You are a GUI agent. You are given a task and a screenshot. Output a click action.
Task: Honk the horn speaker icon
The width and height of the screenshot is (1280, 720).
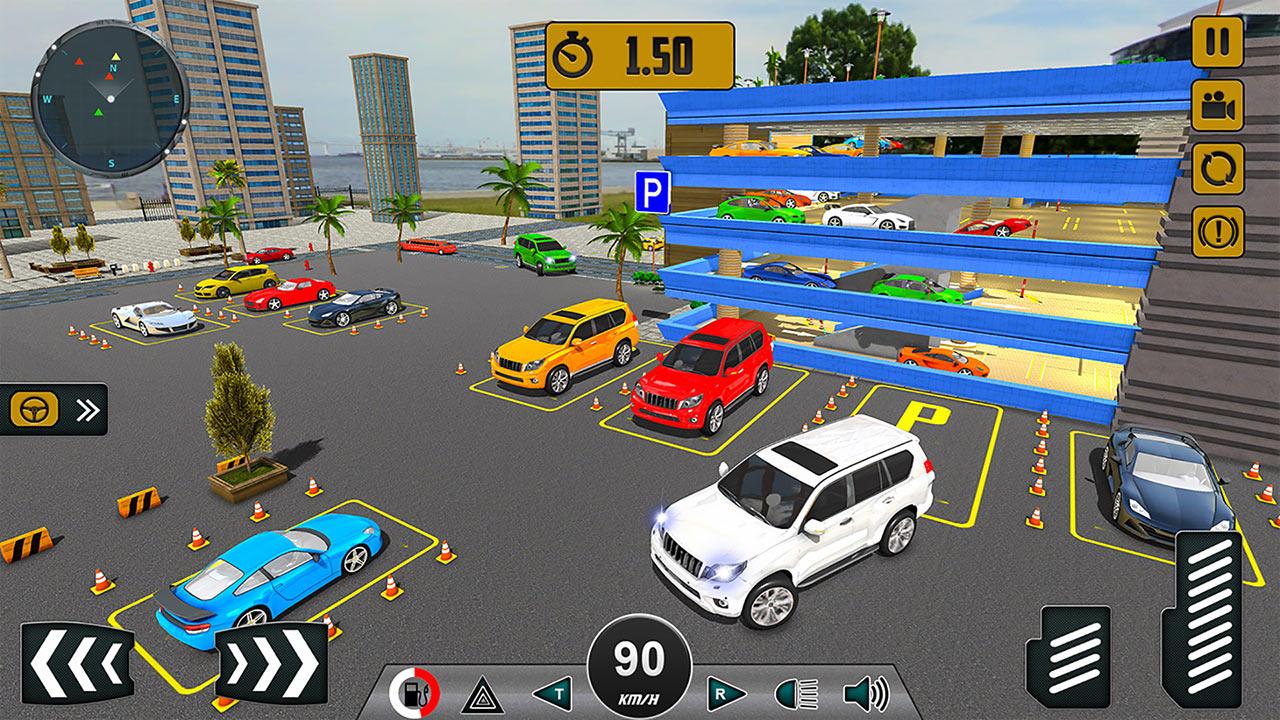(x=866, y=693)
